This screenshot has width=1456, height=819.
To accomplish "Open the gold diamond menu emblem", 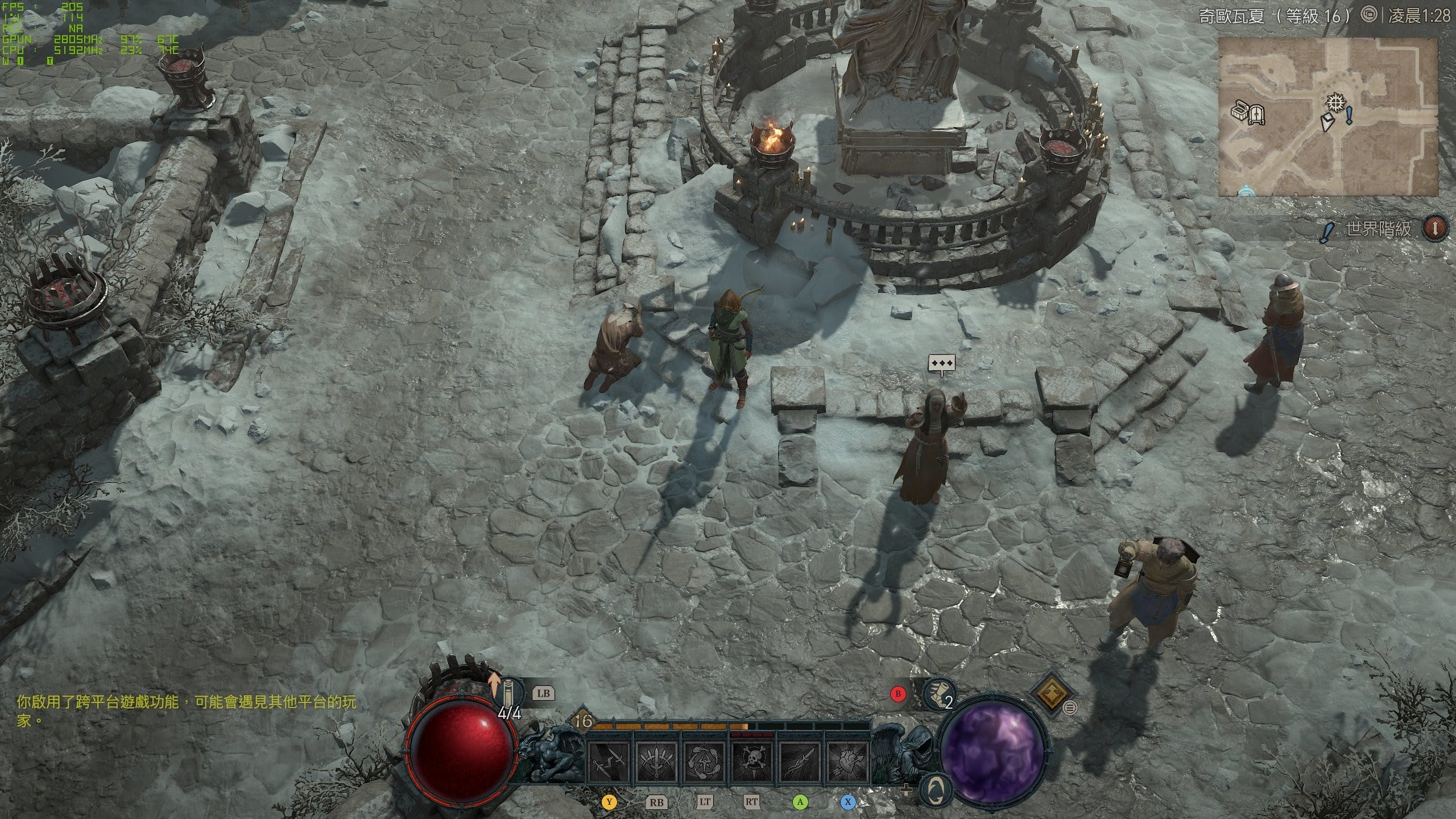I will coord(1050,693).
